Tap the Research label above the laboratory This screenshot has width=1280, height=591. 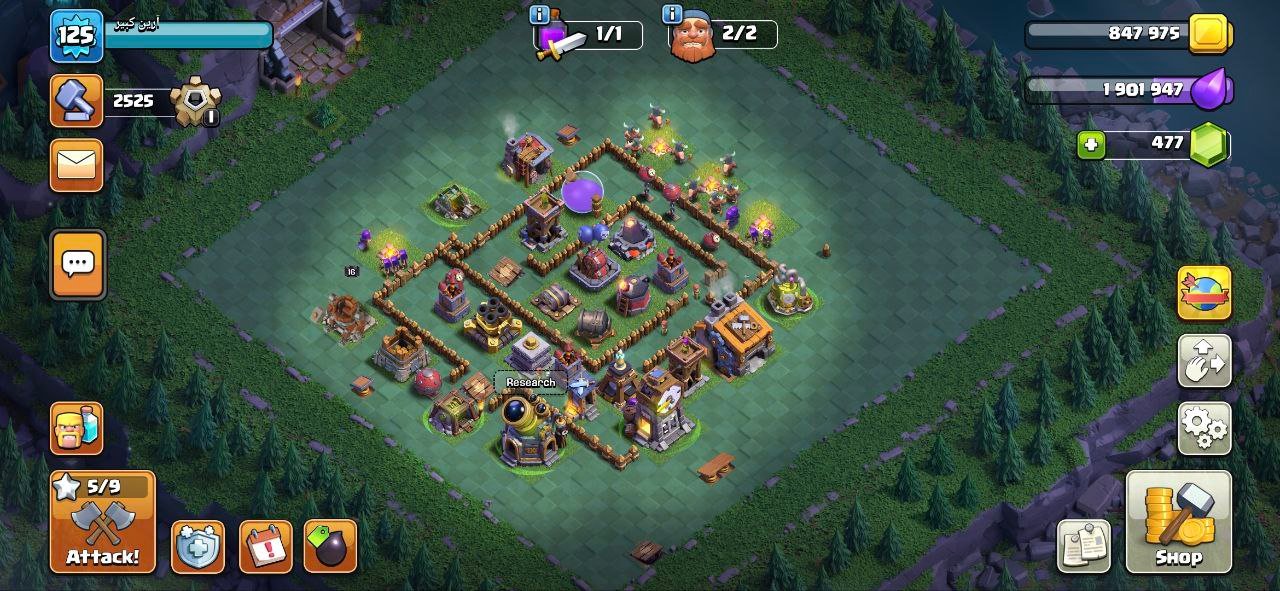tap(530, 382)
